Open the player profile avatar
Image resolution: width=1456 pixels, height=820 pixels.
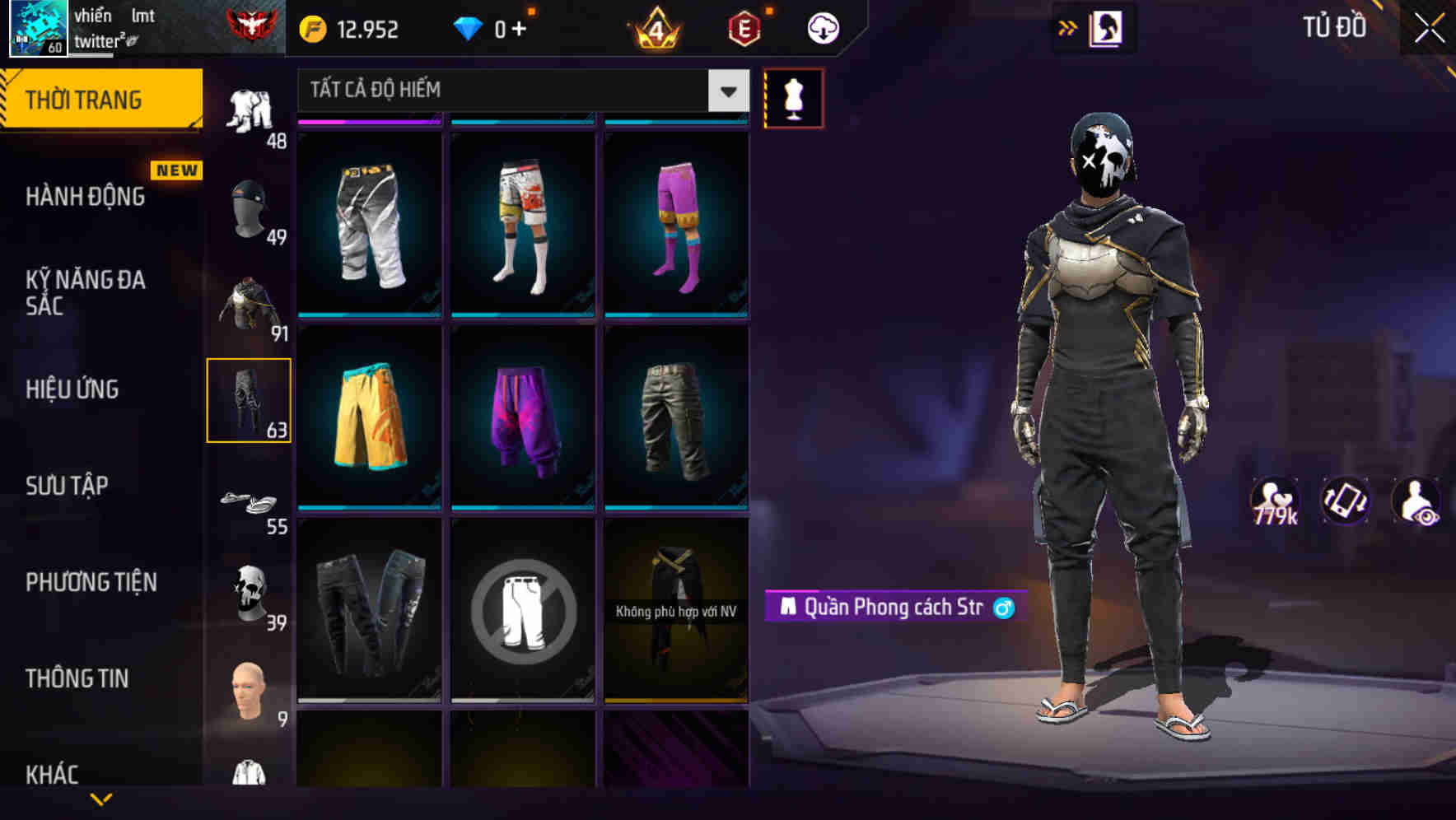(x=37, y=27)
